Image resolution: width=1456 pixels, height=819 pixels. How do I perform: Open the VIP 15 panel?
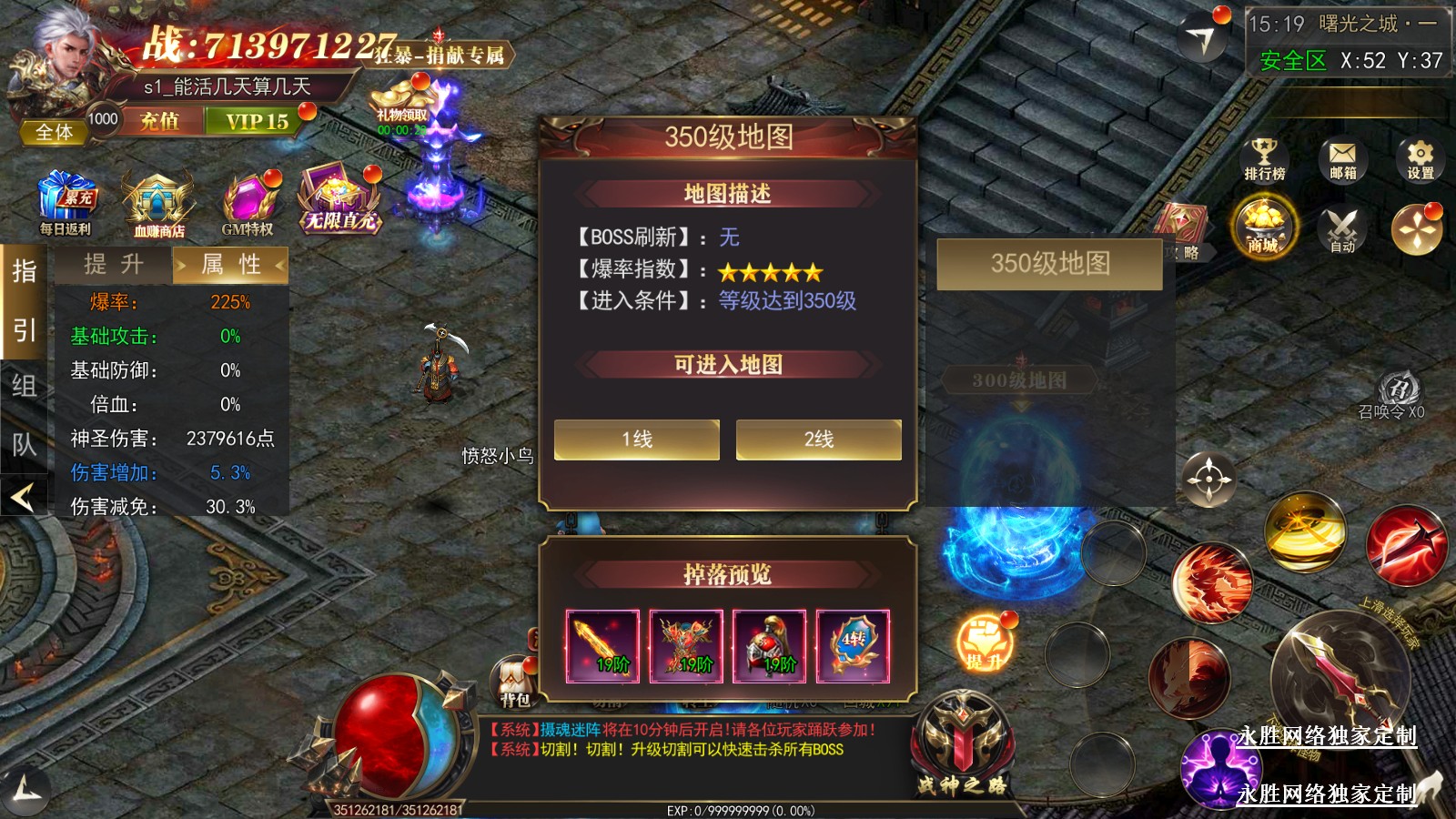[257, 121]
